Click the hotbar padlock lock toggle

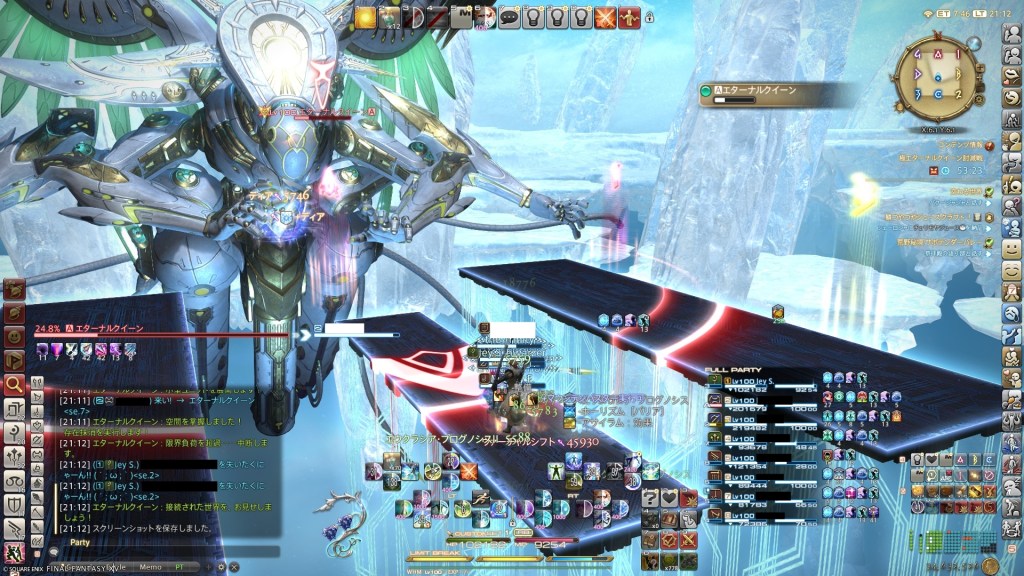tap(650, 17)
